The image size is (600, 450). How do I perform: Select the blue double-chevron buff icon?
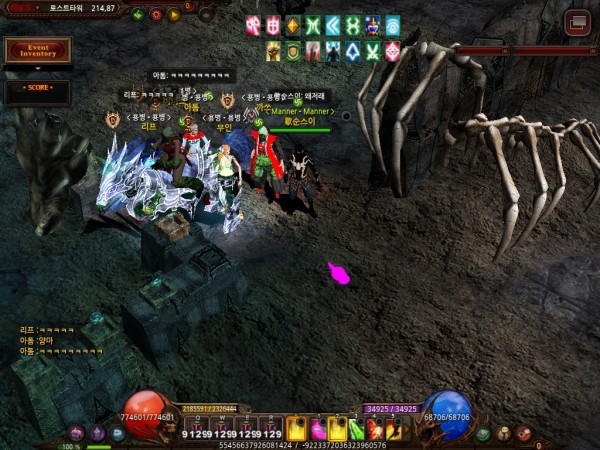333,25
